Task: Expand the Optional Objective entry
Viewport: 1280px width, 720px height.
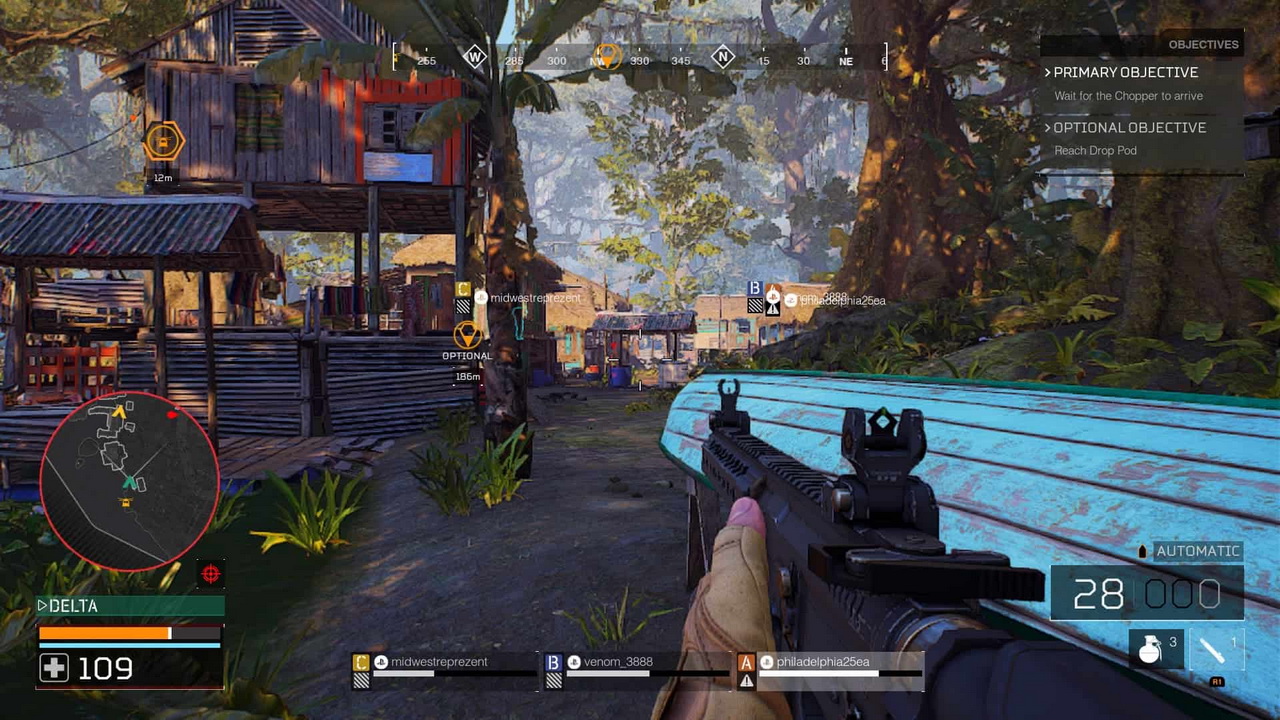Action: click(x=1129, y=128)
